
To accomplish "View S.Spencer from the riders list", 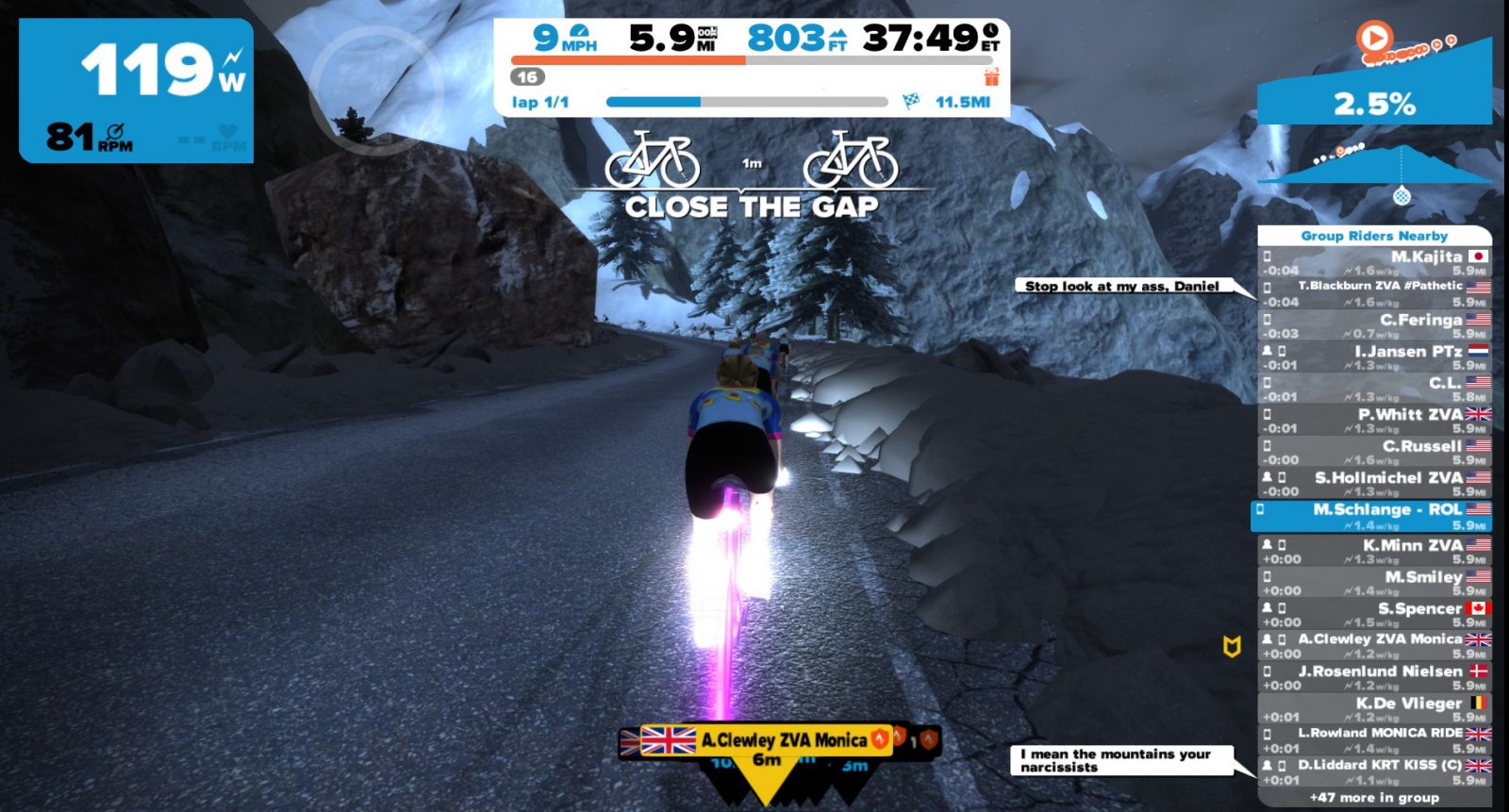I will pos(1374,615).
